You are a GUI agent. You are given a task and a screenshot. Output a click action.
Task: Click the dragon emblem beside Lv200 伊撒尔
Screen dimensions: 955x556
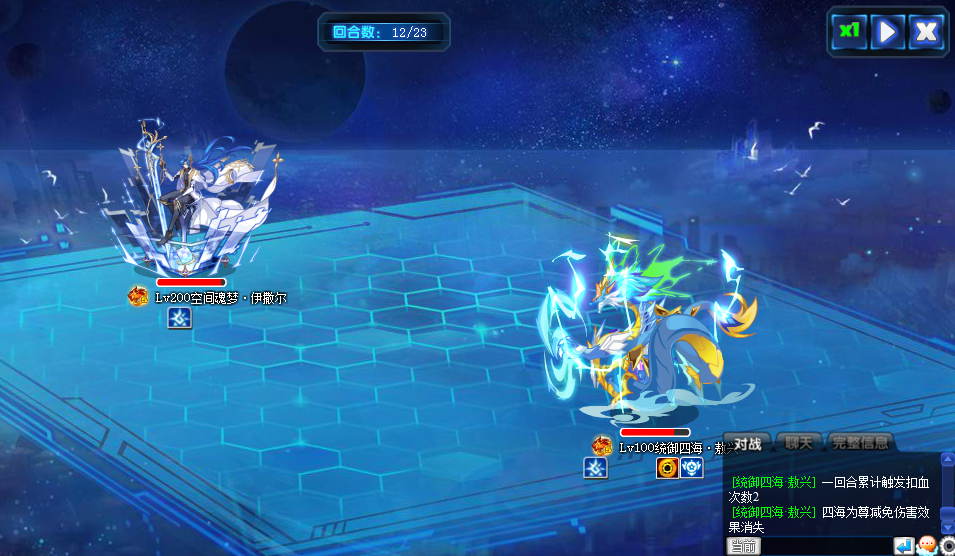tap(138, 297)
